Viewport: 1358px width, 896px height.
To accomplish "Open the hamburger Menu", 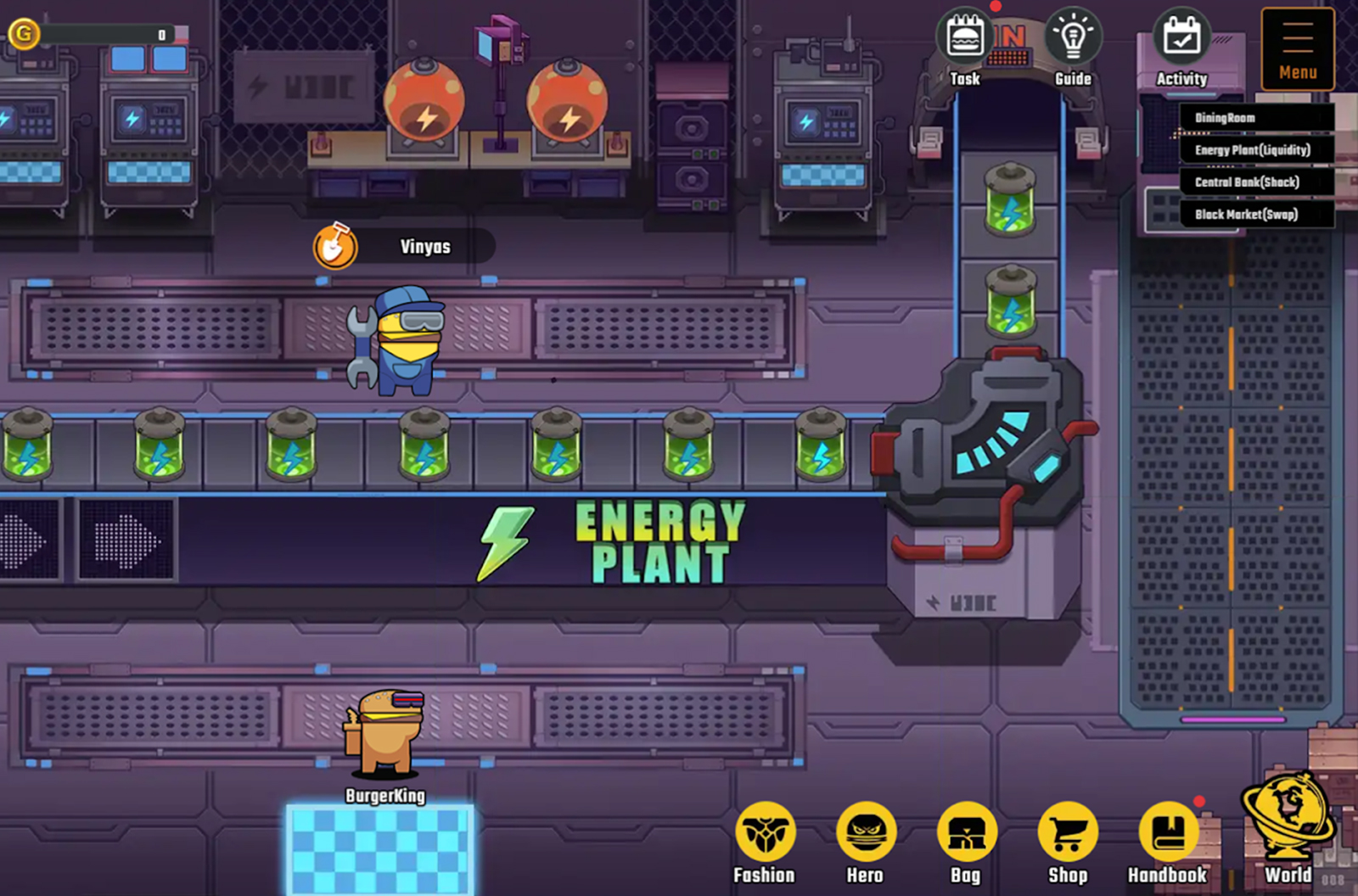I will point(1297,48).
